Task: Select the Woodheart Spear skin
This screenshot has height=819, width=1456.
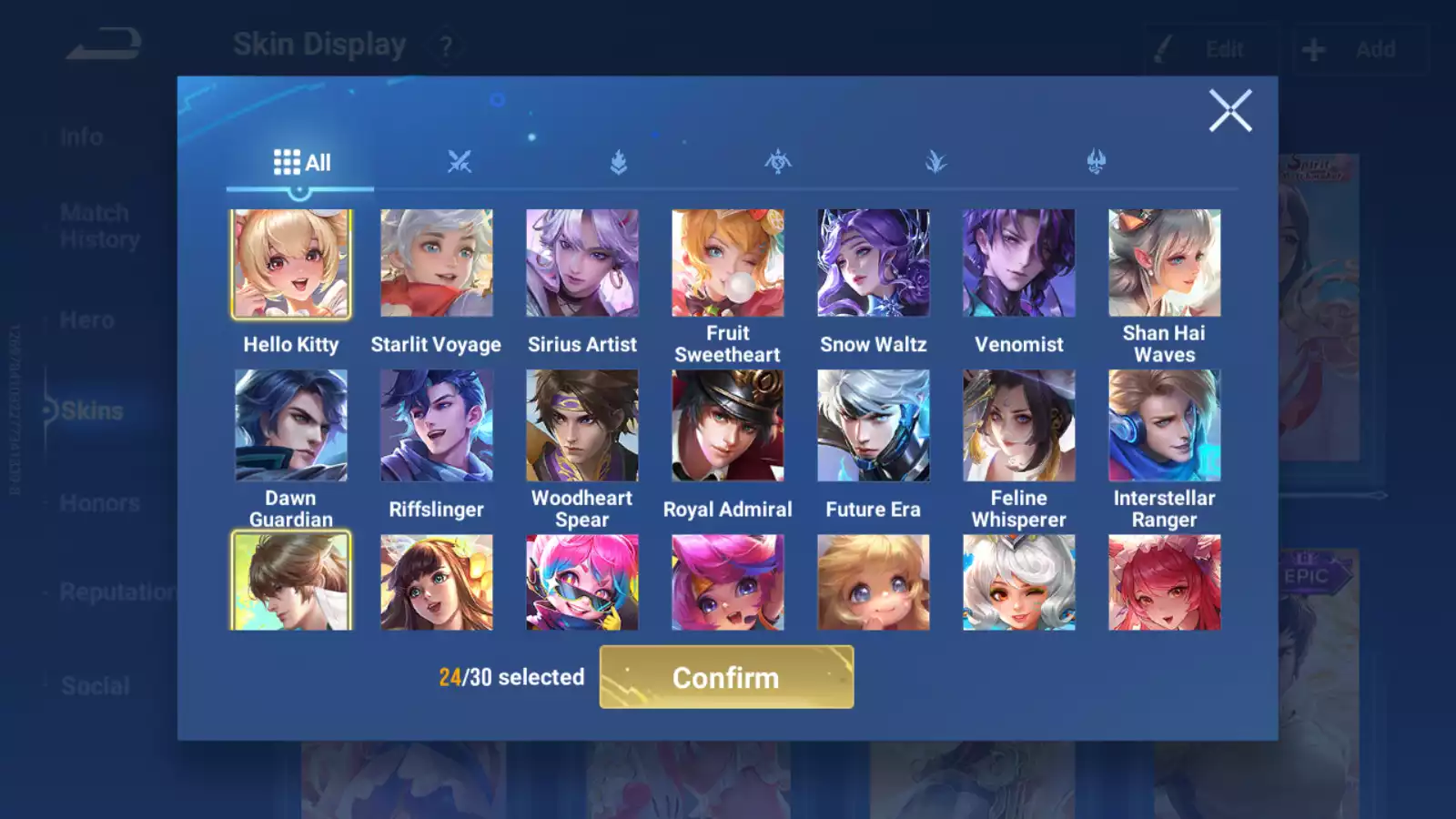Action: (582, 425)
